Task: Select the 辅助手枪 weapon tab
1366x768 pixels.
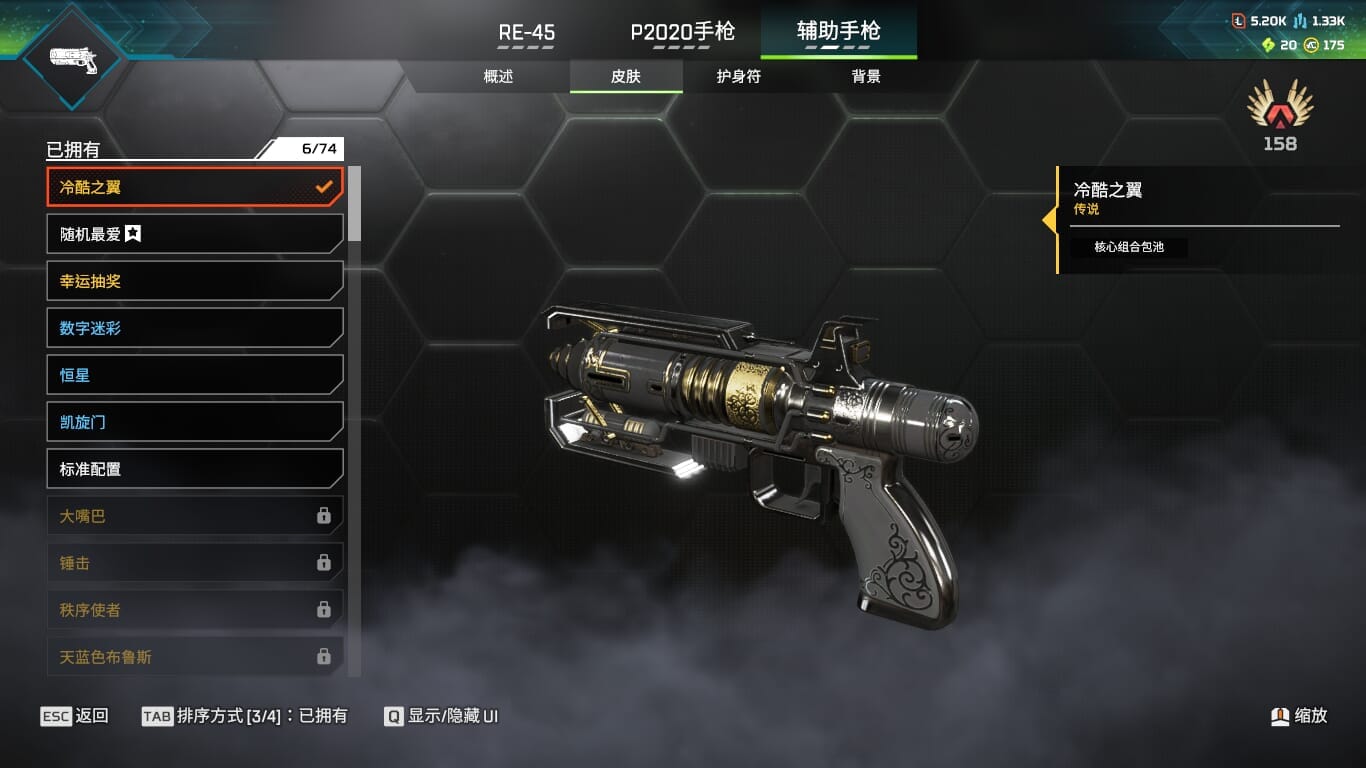Action: pos(838,32)
